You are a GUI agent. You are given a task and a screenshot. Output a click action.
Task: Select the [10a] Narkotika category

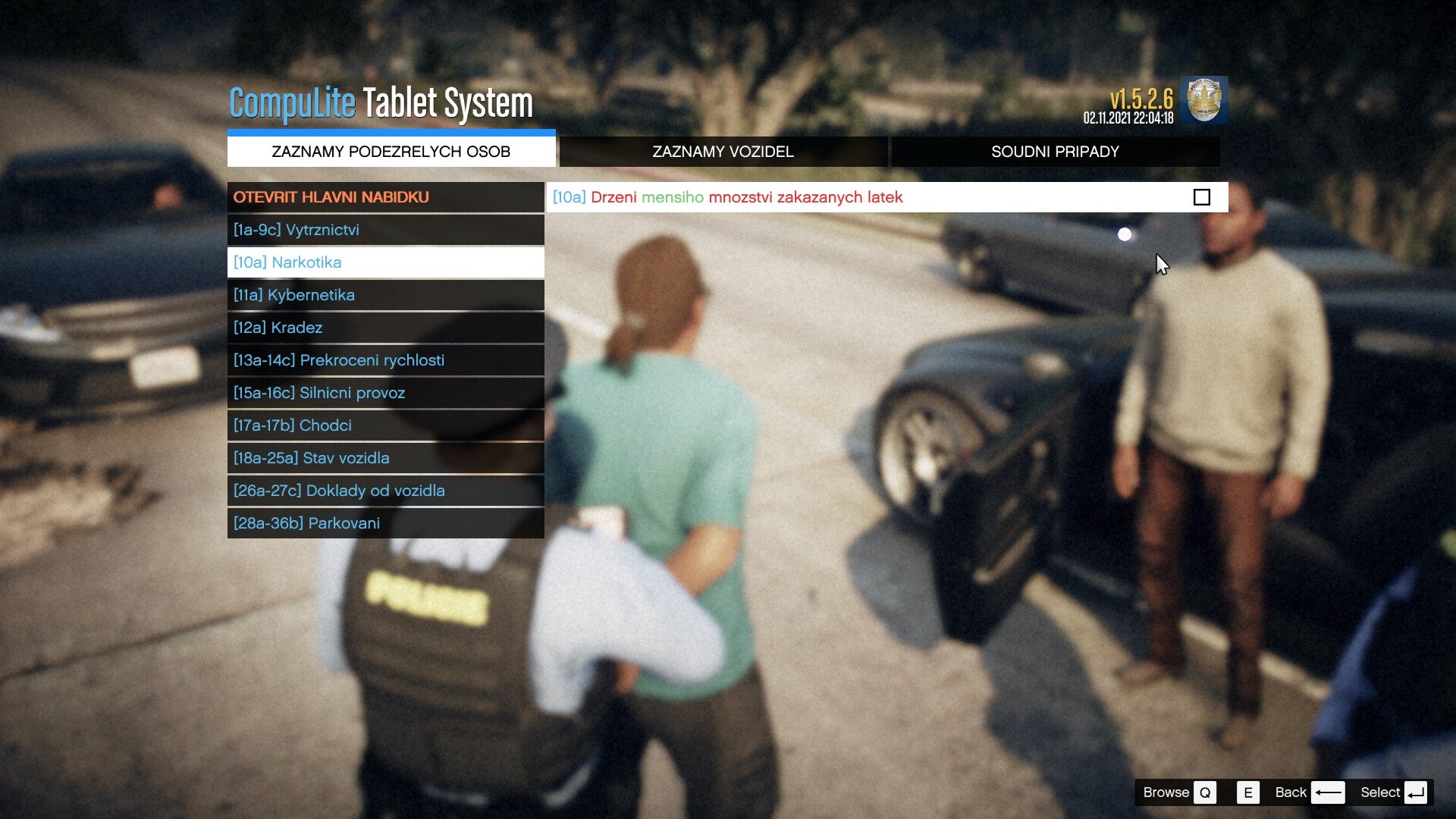tap(385, 262)
